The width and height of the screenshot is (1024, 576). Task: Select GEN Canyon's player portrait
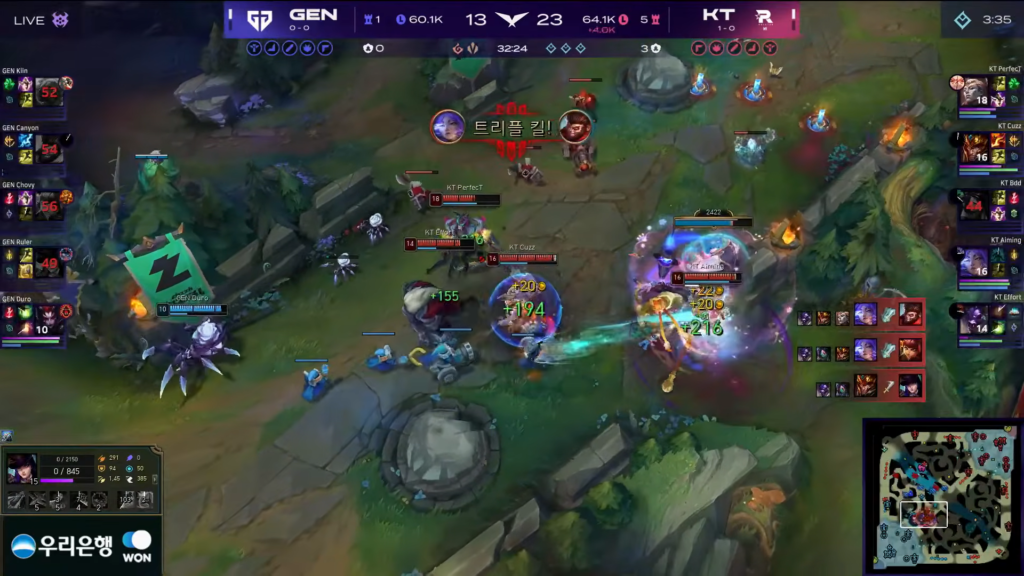[49, 149]
